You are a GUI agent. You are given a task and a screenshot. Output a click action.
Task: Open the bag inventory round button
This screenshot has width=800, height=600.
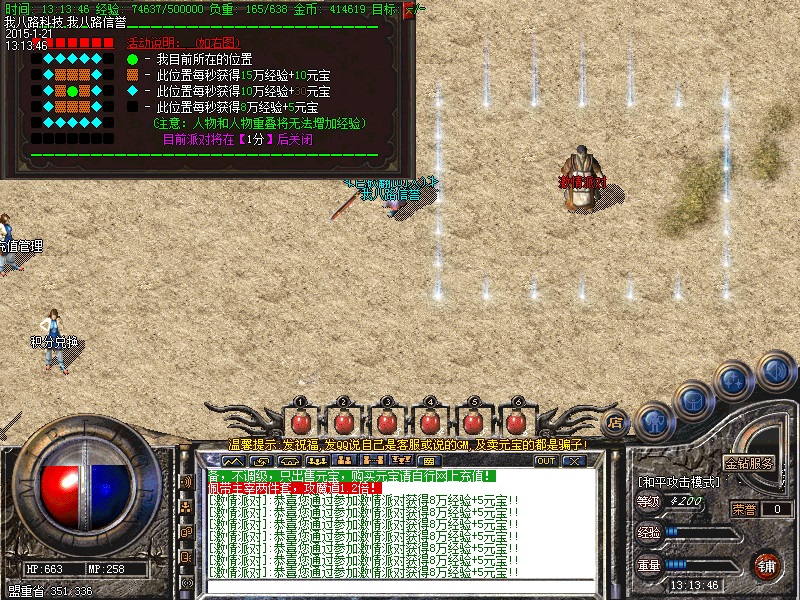693,399
